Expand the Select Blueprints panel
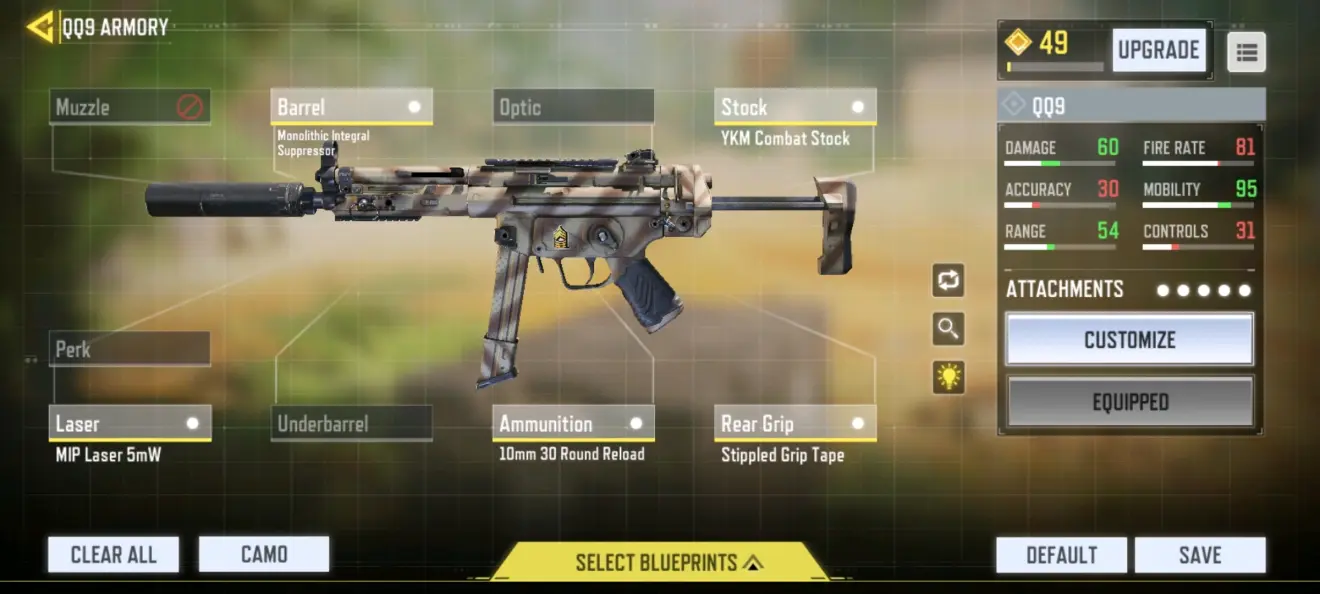 click(660, 562)
